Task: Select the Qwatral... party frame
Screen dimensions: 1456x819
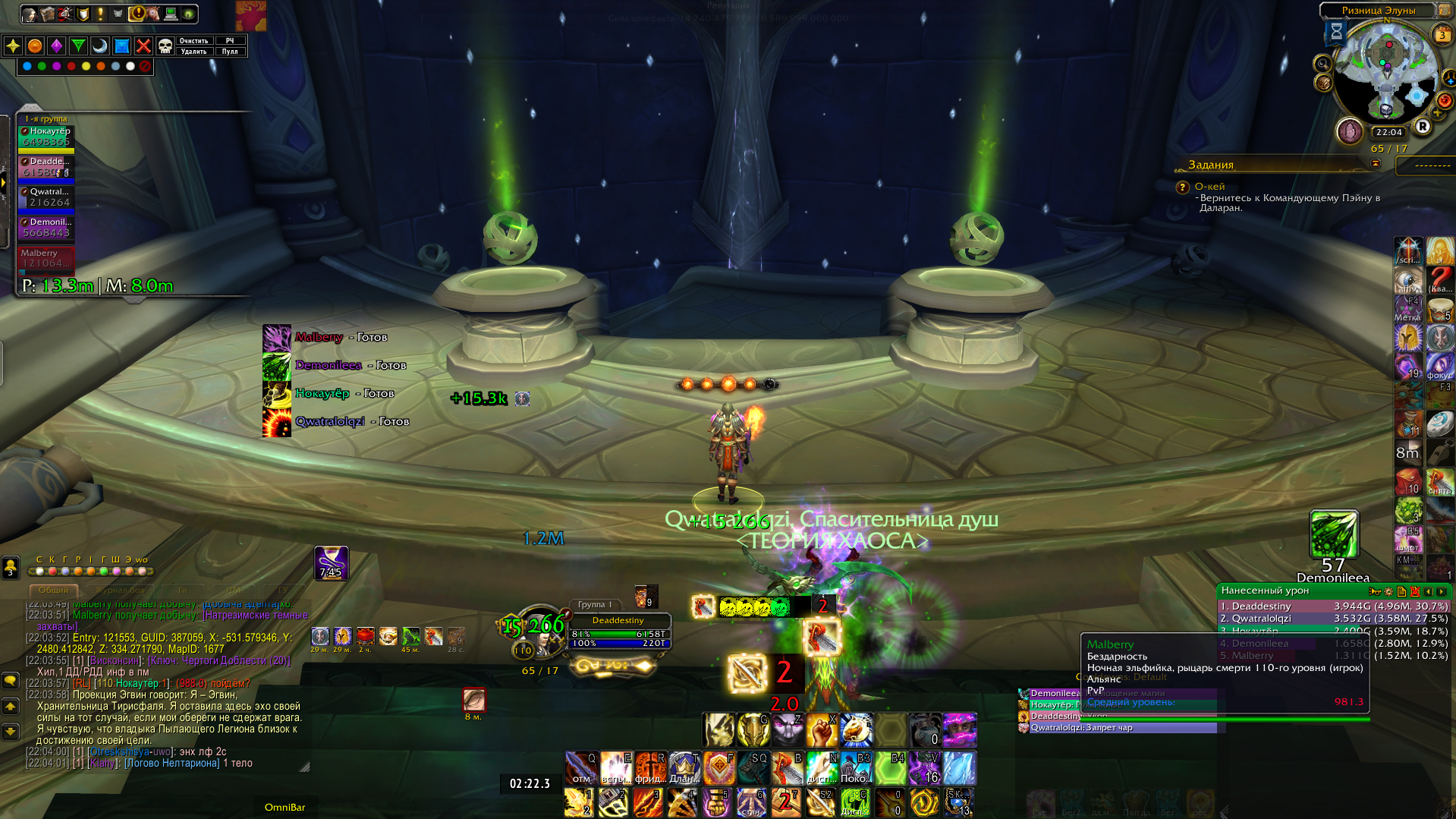Action: [46, 197]
